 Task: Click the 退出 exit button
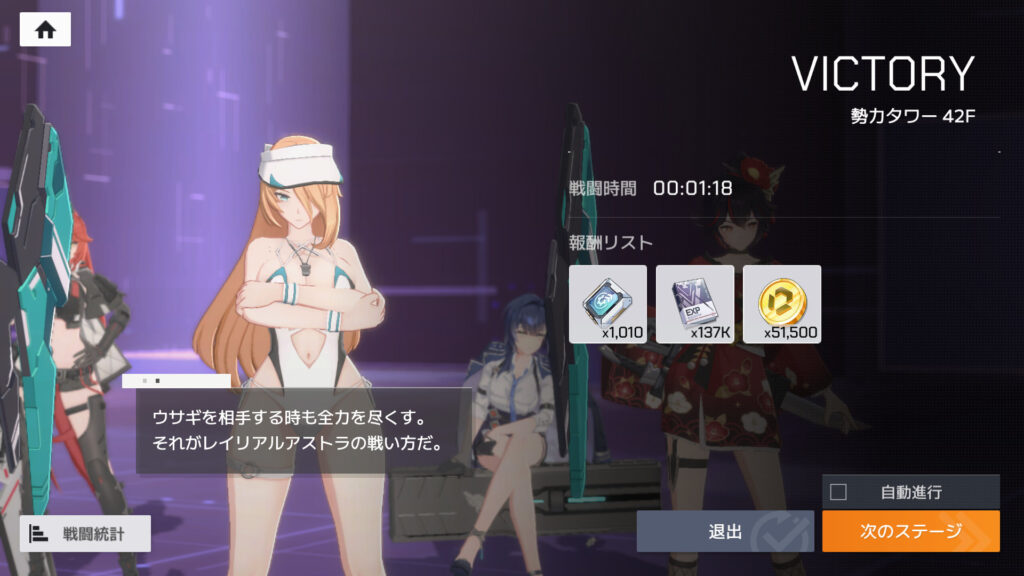(x=725, y=531)
